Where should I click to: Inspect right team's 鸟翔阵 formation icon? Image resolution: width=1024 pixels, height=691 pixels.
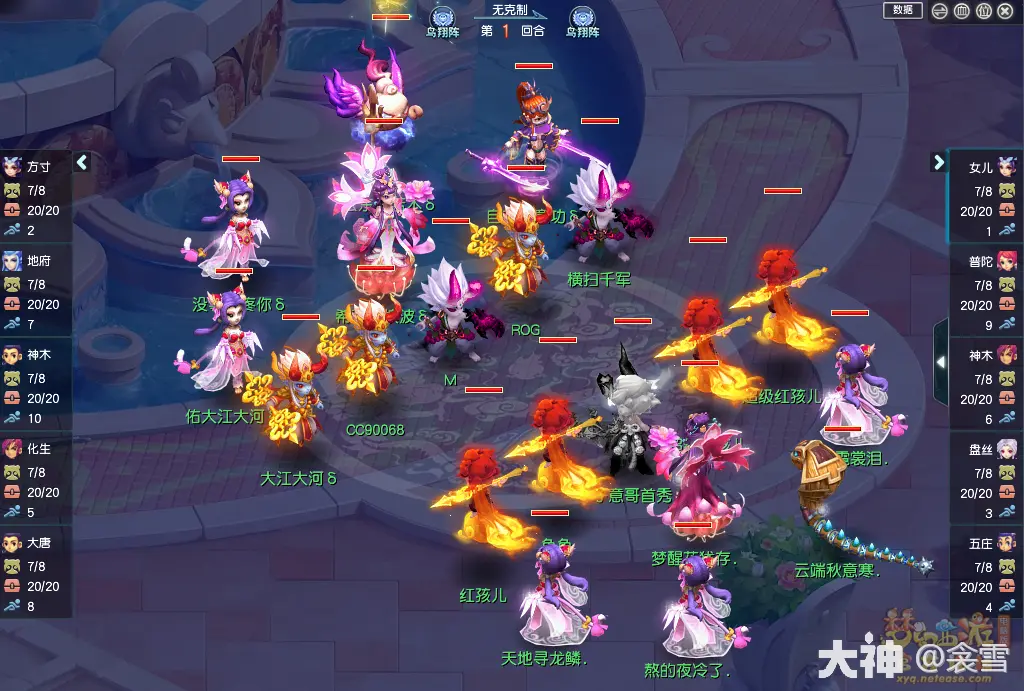(583, 17)
